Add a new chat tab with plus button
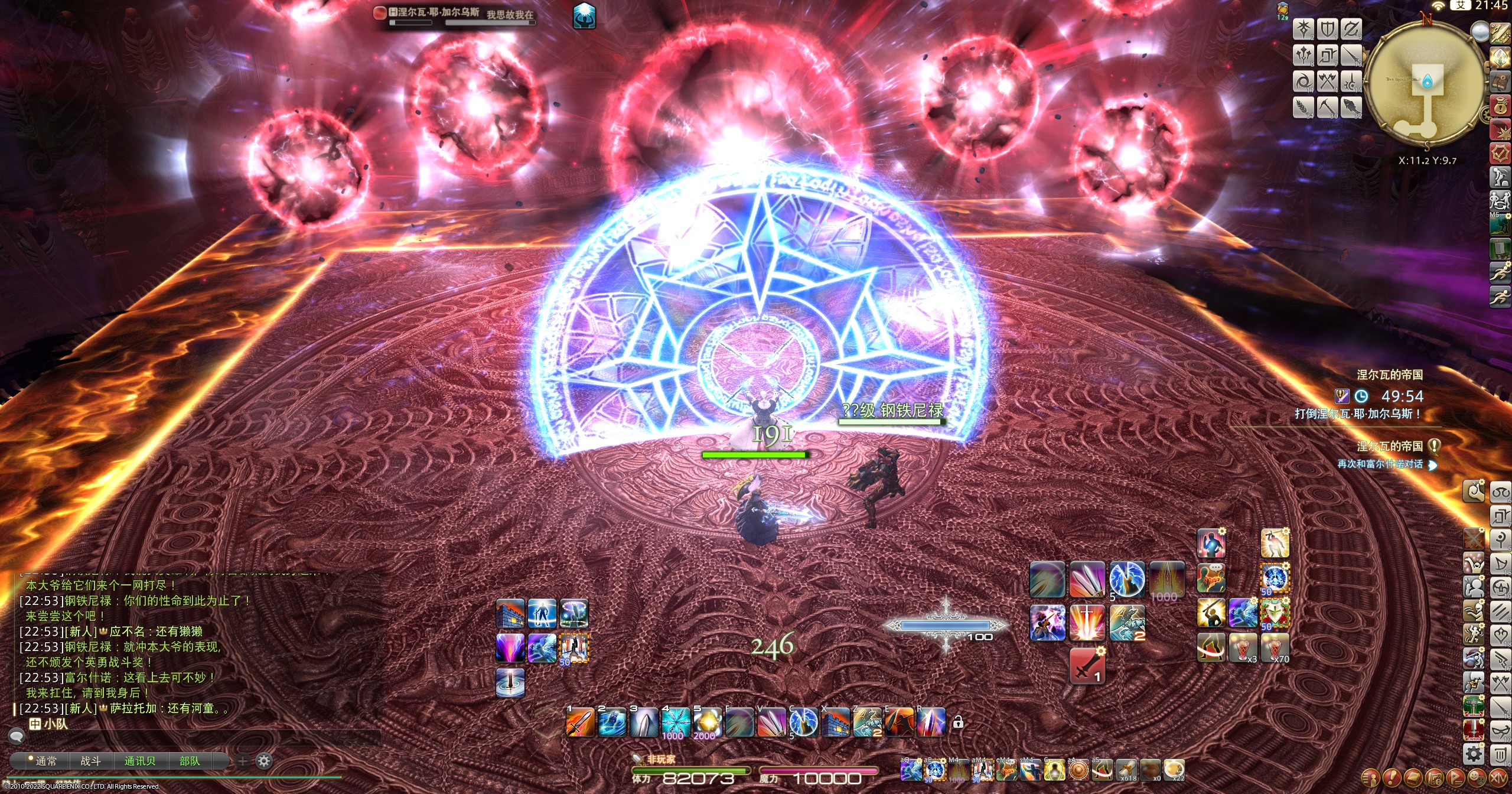This screenshot has width=1512, height=794. tap(242, 761)
